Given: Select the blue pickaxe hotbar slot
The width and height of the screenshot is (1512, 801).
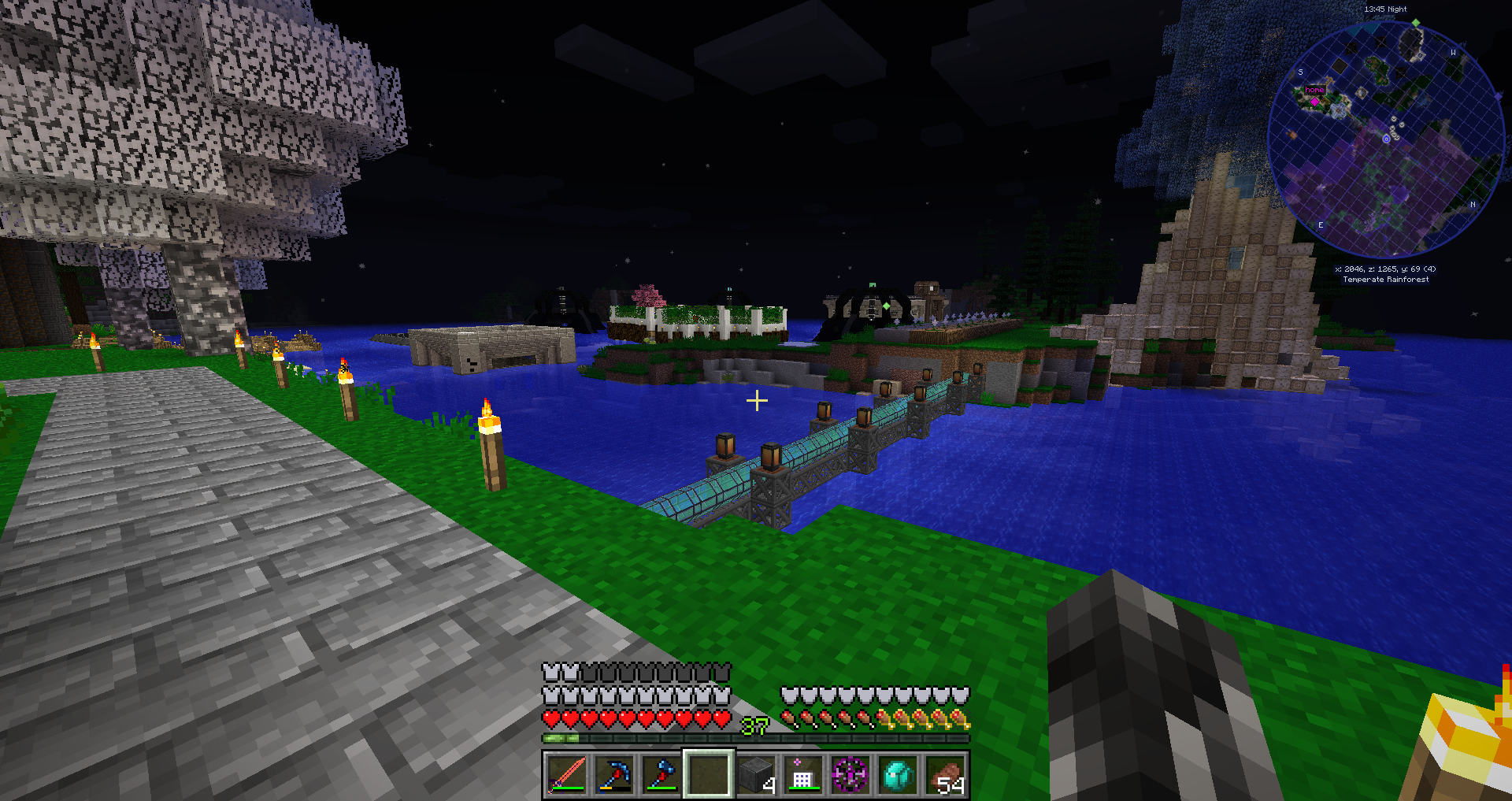Looking at the screenshot, I should pyautogui.click(x=613, y=774).
